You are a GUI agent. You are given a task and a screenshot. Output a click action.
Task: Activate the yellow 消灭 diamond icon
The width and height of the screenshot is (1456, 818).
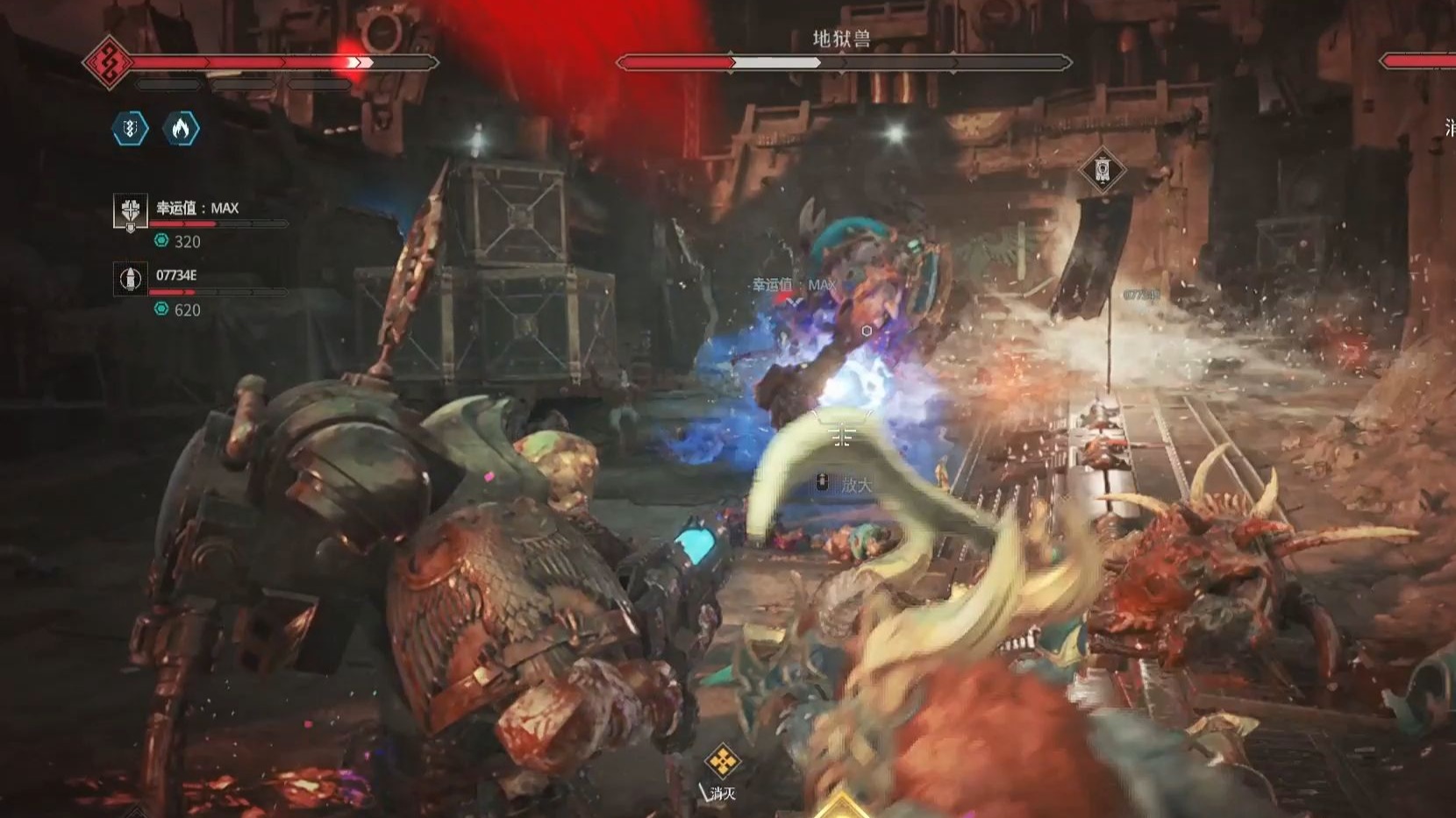tap(722, 761)
